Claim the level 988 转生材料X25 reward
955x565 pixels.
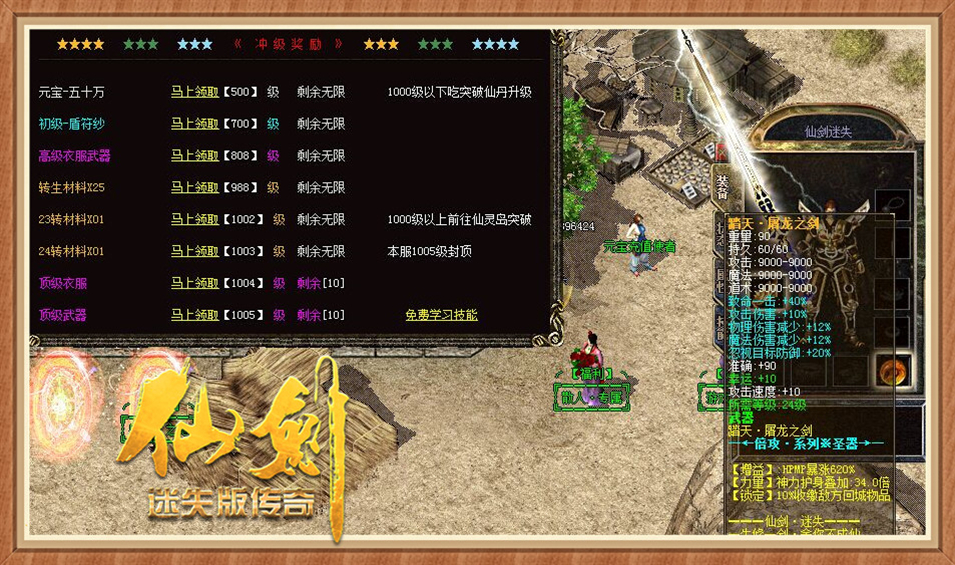pos(194,188)
